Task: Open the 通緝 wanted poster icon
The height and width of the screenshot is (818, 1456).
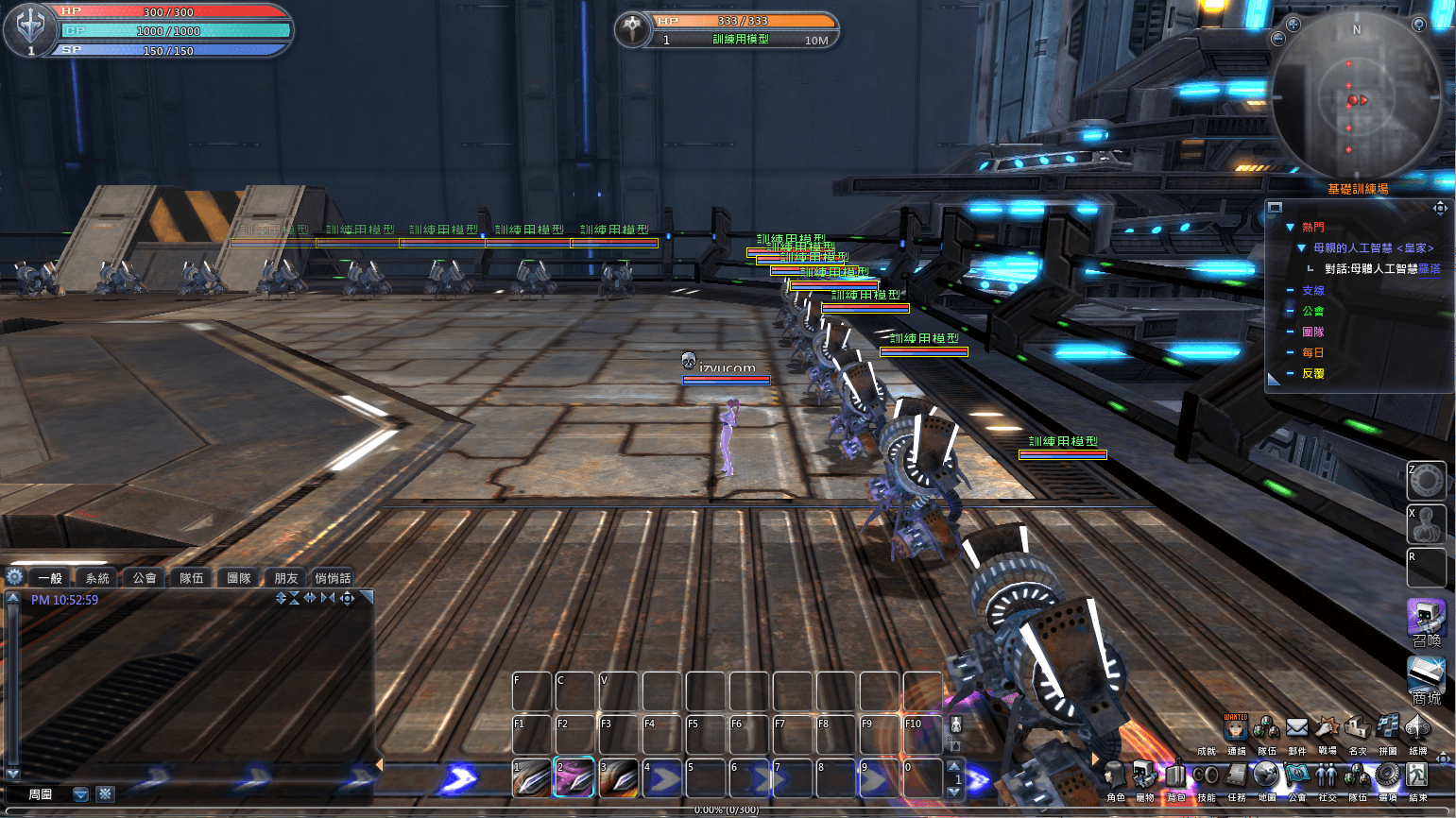Action: [1236, 728]
